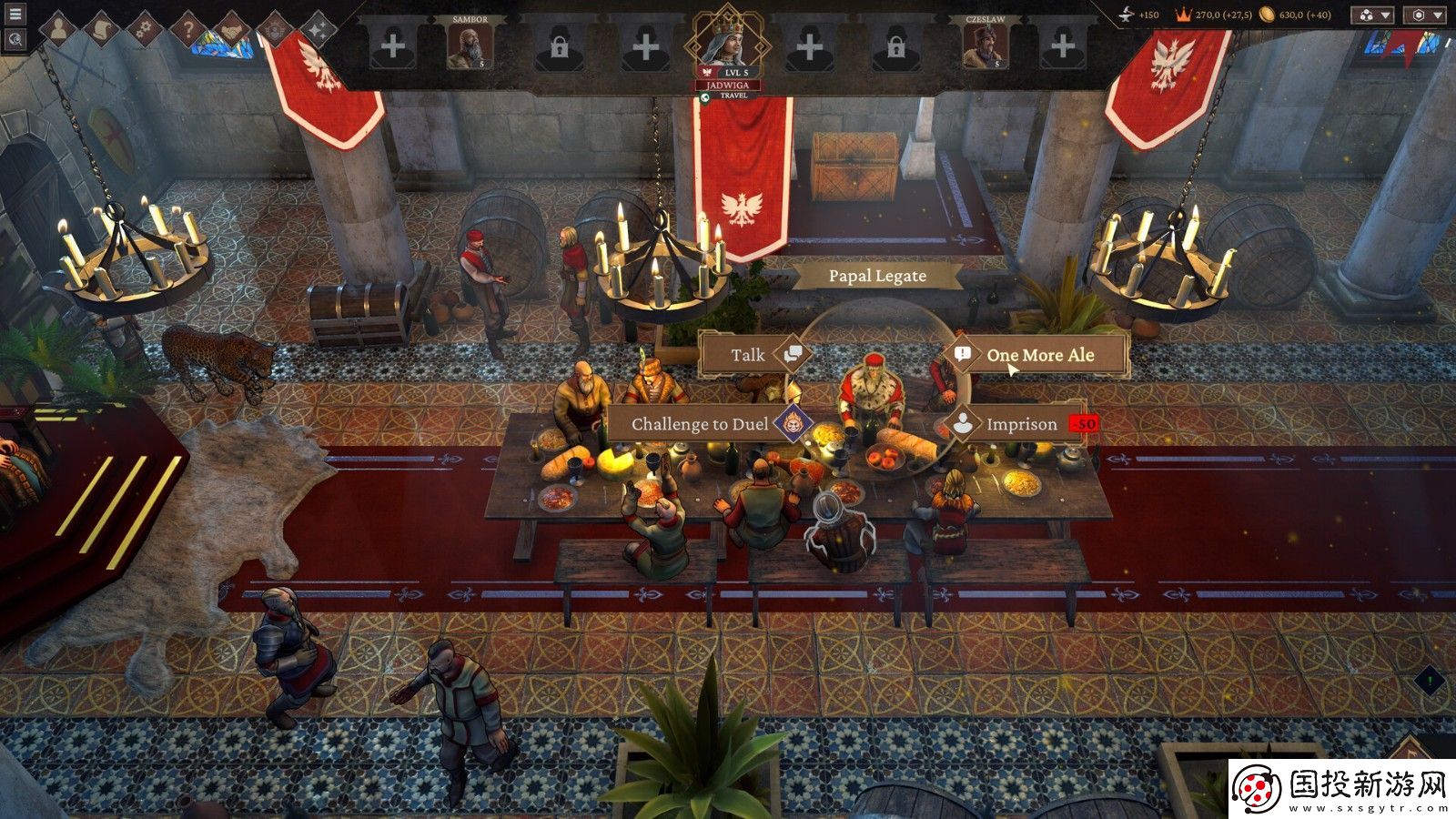
Task: Open the scroll icon panel
Action: click(x=102, y=30)
